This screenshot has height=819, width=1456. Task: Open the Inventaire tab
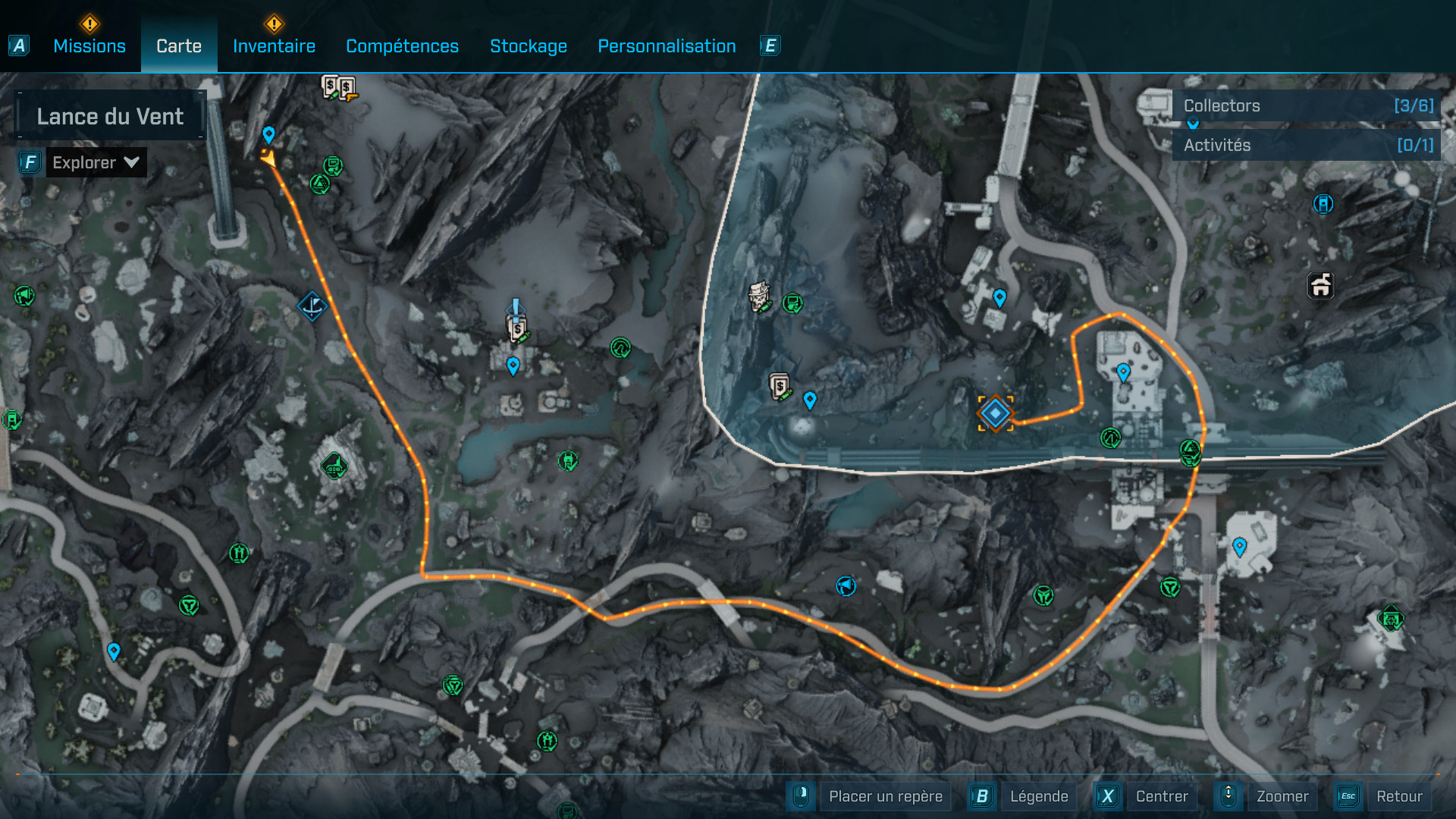274,46
